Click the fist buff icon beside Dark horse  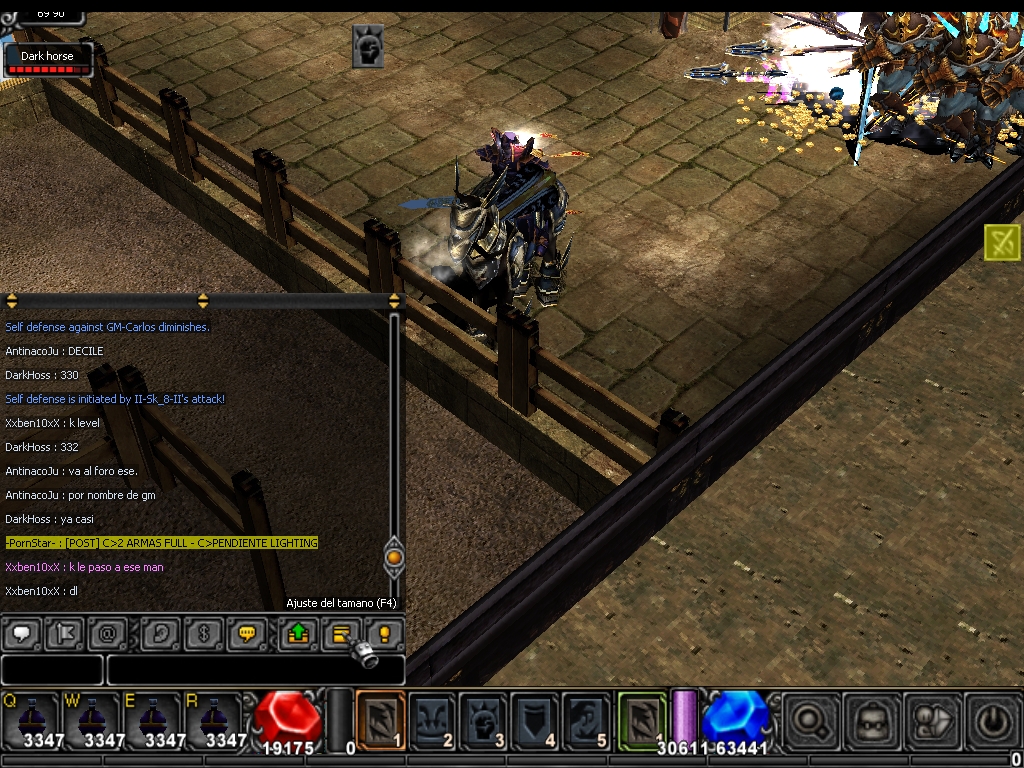368,46
